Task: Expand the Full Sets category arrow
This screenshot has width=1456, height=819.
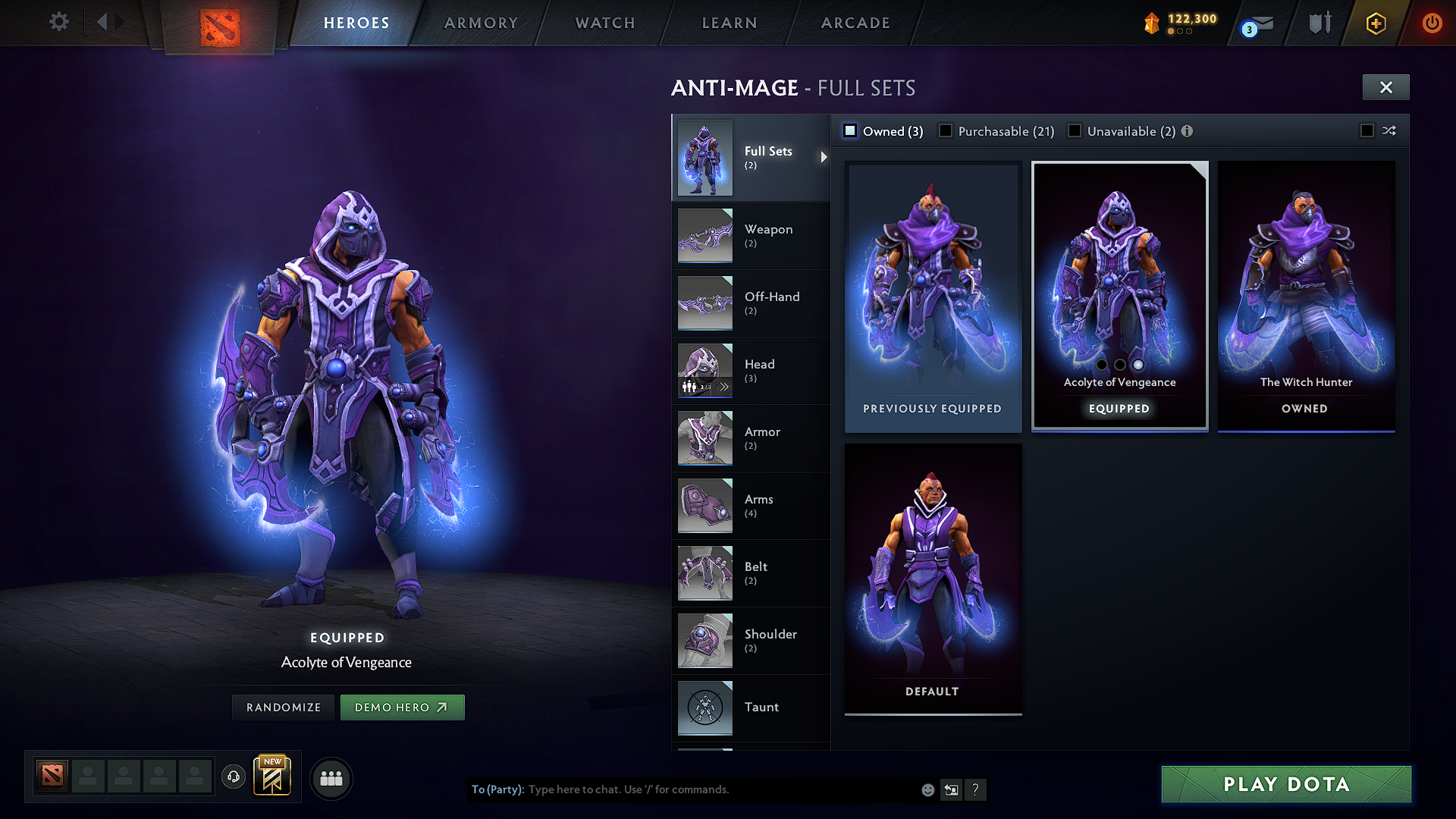Action: (824, 158)
